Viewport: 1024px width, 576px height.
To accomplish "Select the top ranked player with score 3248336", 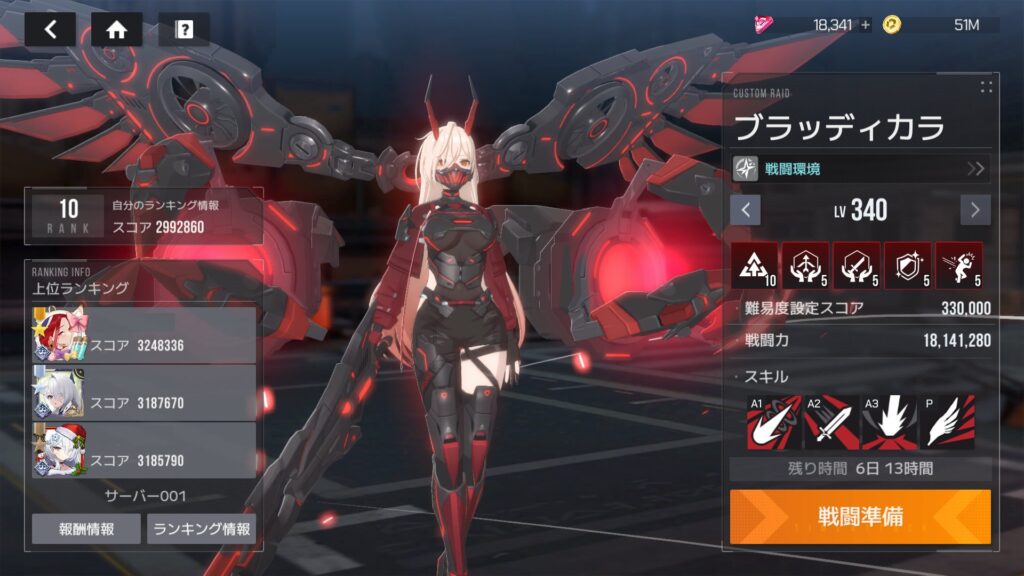I will pyautogui.click(x=145, y=335).
